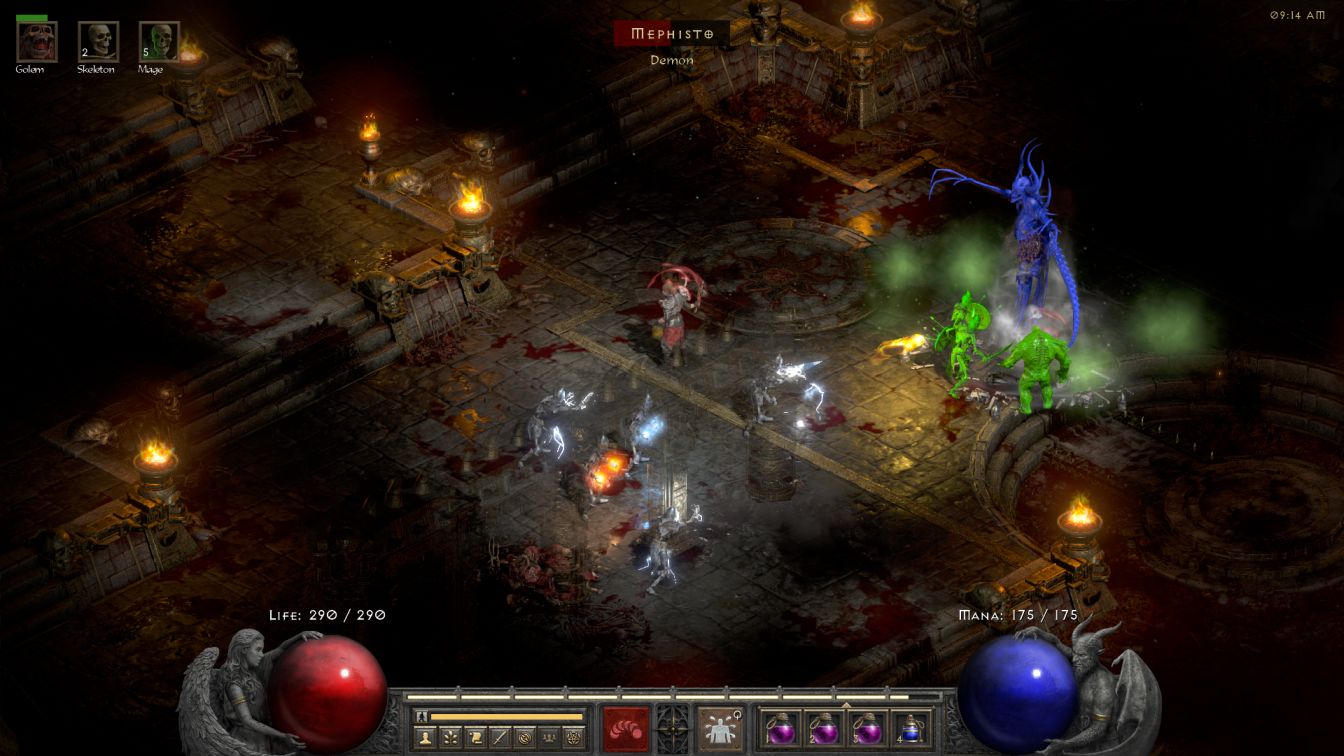Image resolution: width=1344 pixels, height=756 pixels.
Task: Use the purple rejuvenation potion in belt slot 2
Action: coord(823,728)
